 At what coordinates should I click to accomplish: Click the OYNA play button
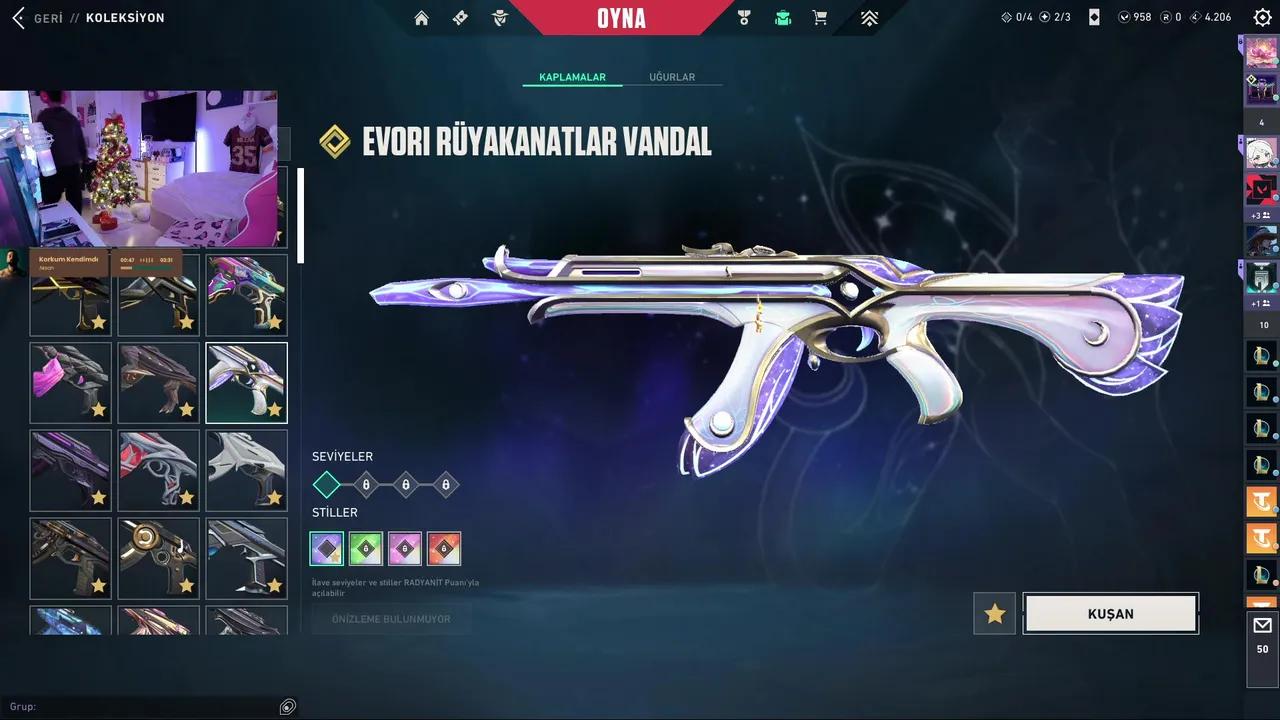click(620, 17)
